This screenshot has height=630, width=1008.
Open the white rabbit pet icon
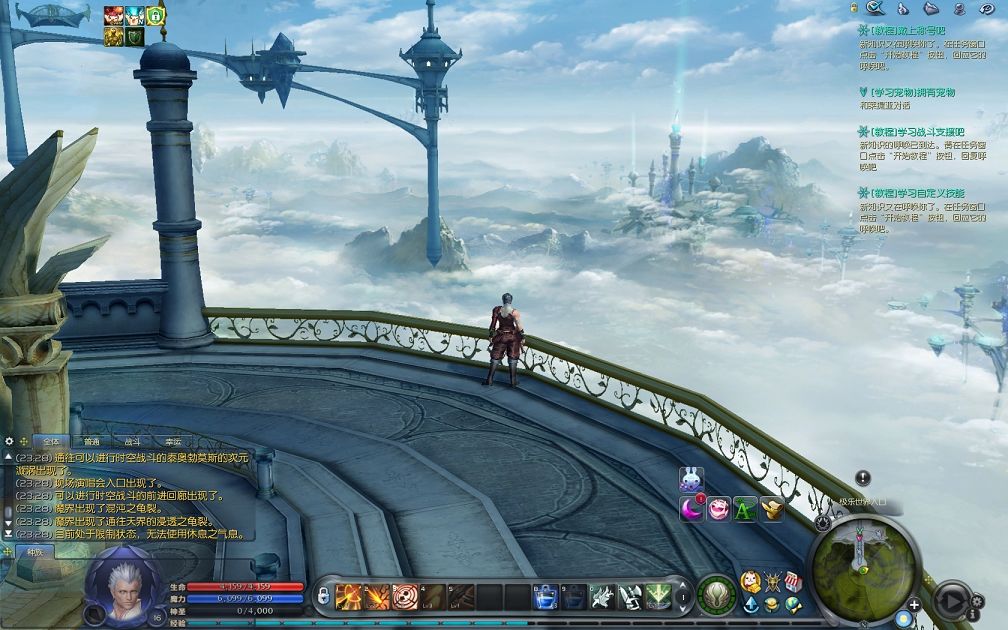pyautogui.click(x=691, y=480)
